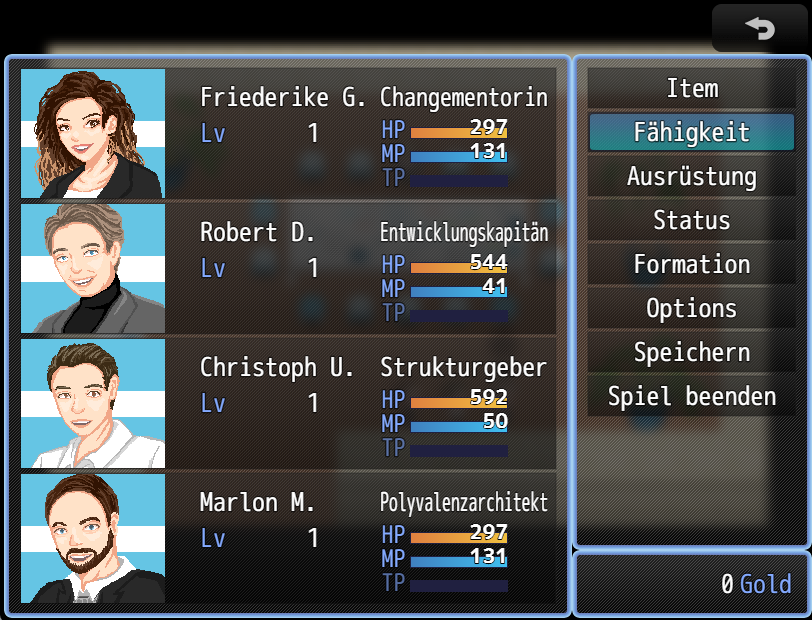The height and width of the screenshot is (620, 812).
Task: Select Speichern to save the game
Action: tap(691, 353)
